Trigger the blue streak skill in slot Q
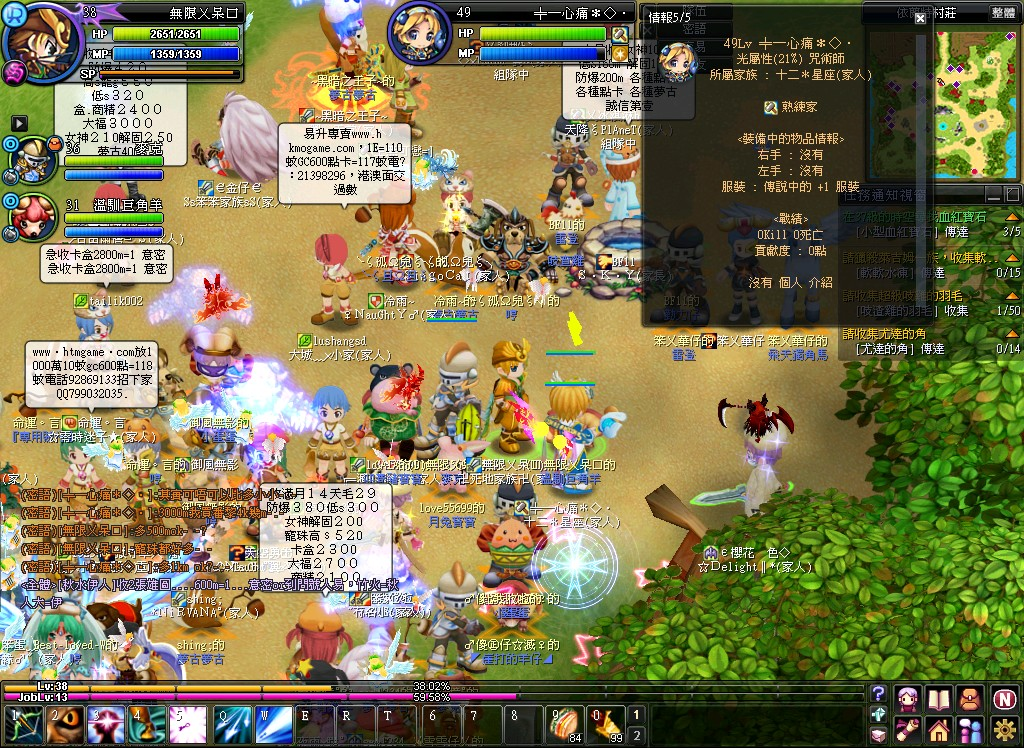Viewport: 1024px width, 748px height. (x=232, y=723)
